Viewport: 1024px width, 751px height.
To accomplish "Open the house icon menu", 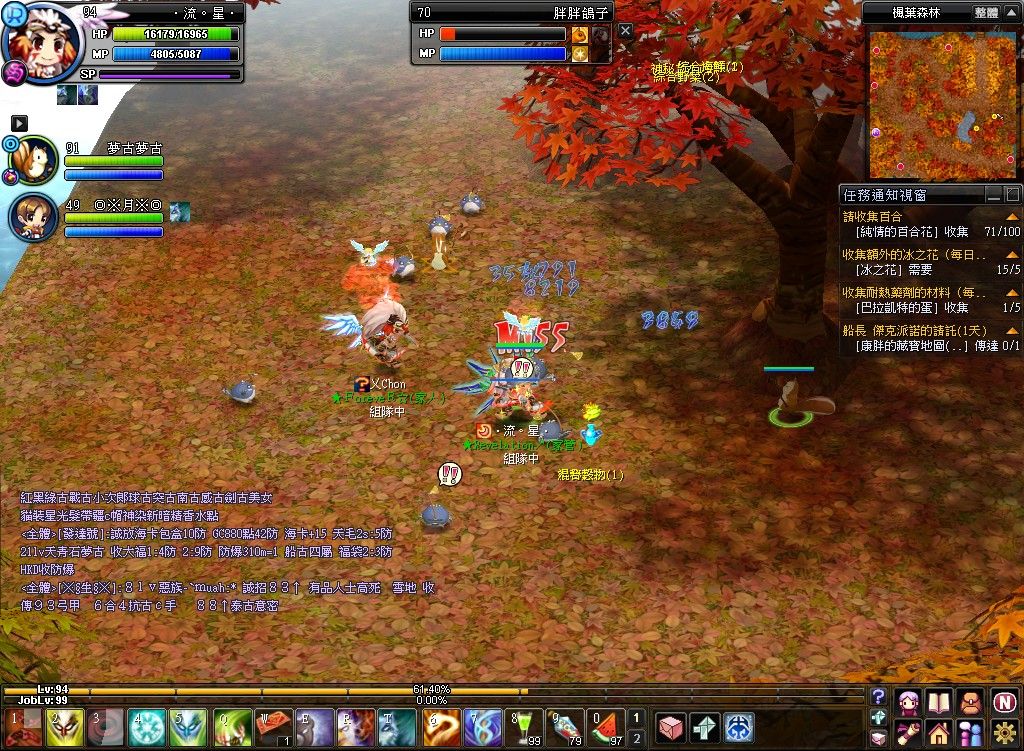I will coord(939,733).
